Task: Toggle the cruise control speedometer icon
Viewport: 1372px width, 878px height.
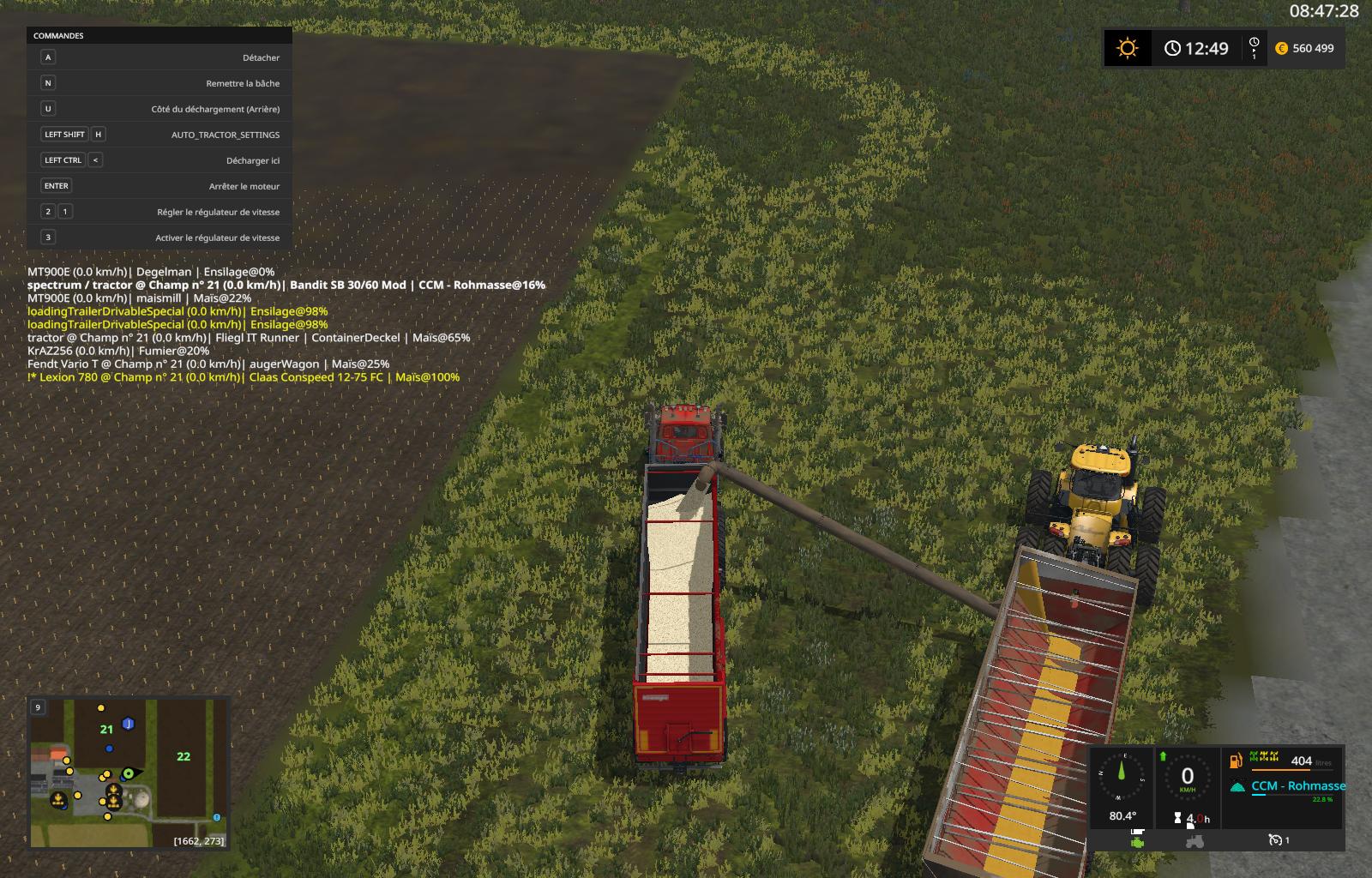Action: (x=1275, y=840)
